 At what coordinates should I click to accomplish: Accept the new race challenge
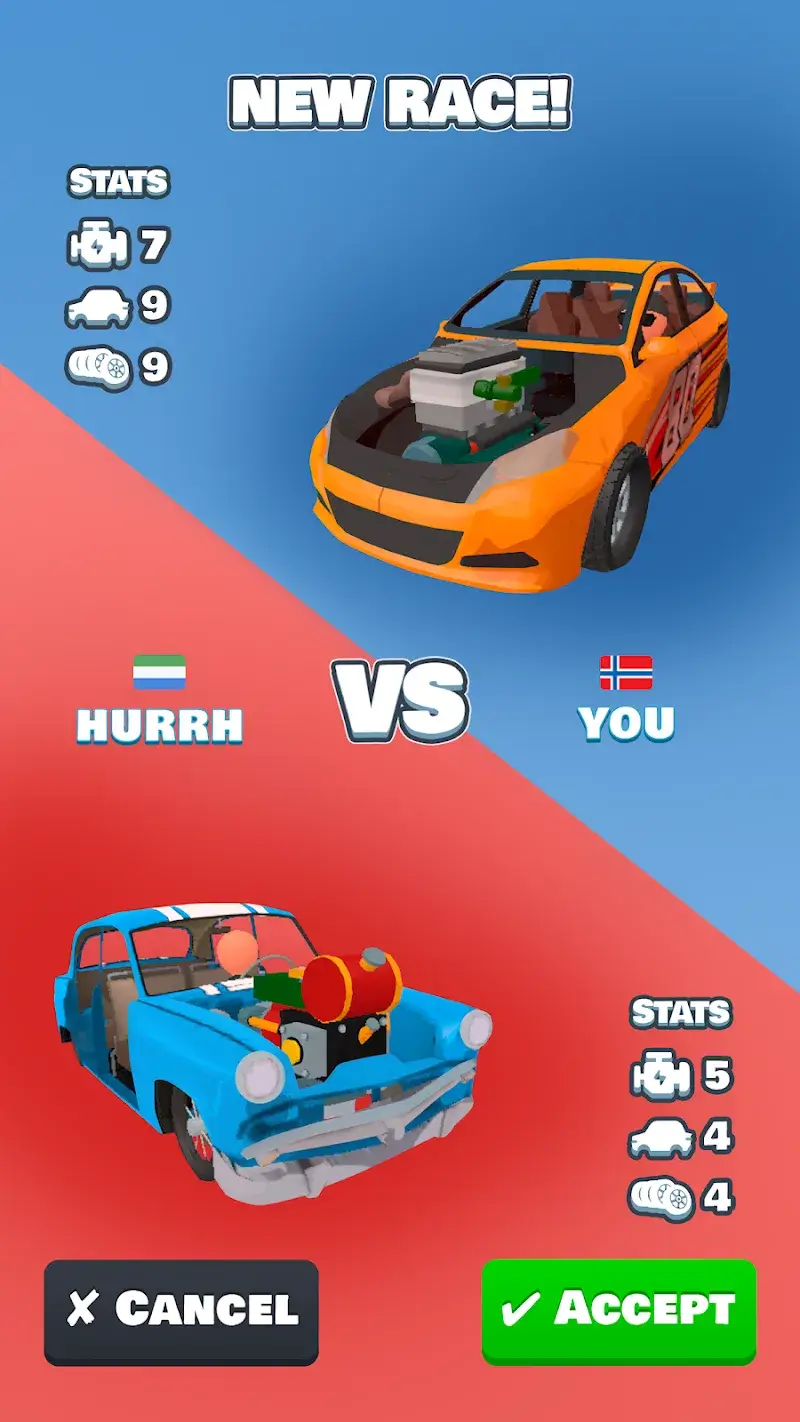[619, 1310]
